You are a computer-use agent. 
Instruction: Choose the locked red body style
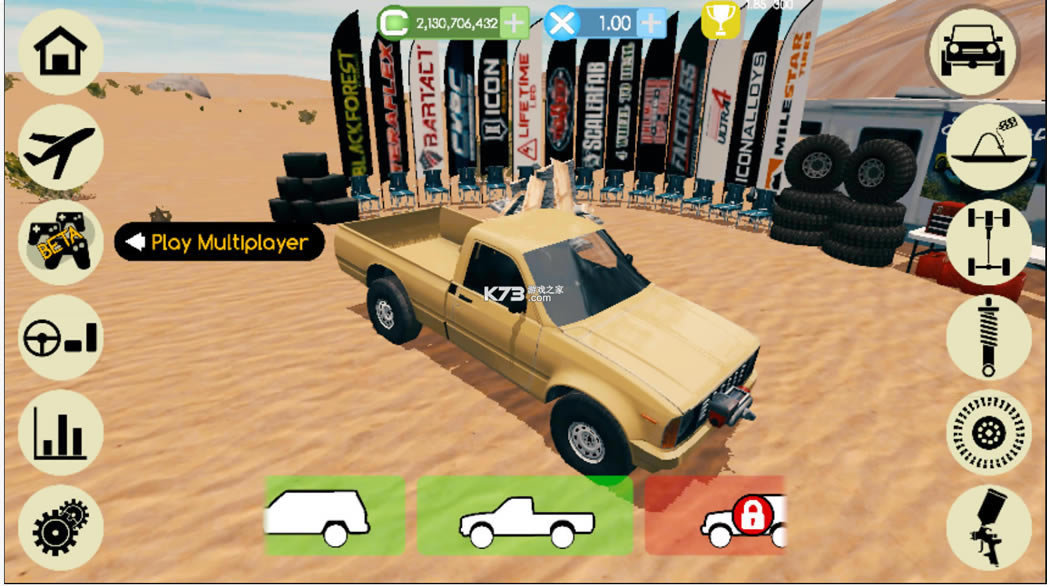coord(714,515)
